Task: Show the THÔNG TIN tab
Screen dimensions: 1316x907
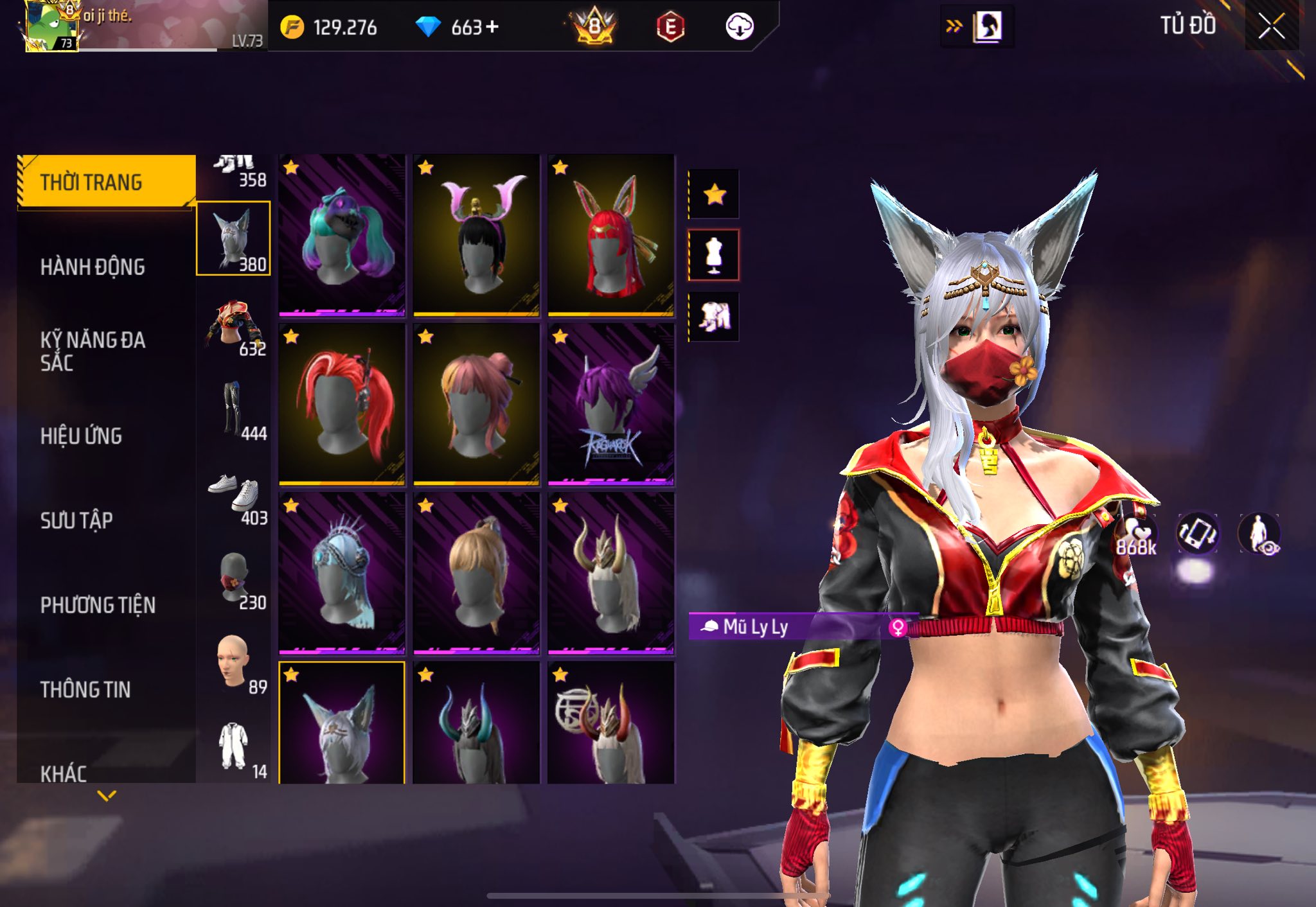Action: [85, 689]
